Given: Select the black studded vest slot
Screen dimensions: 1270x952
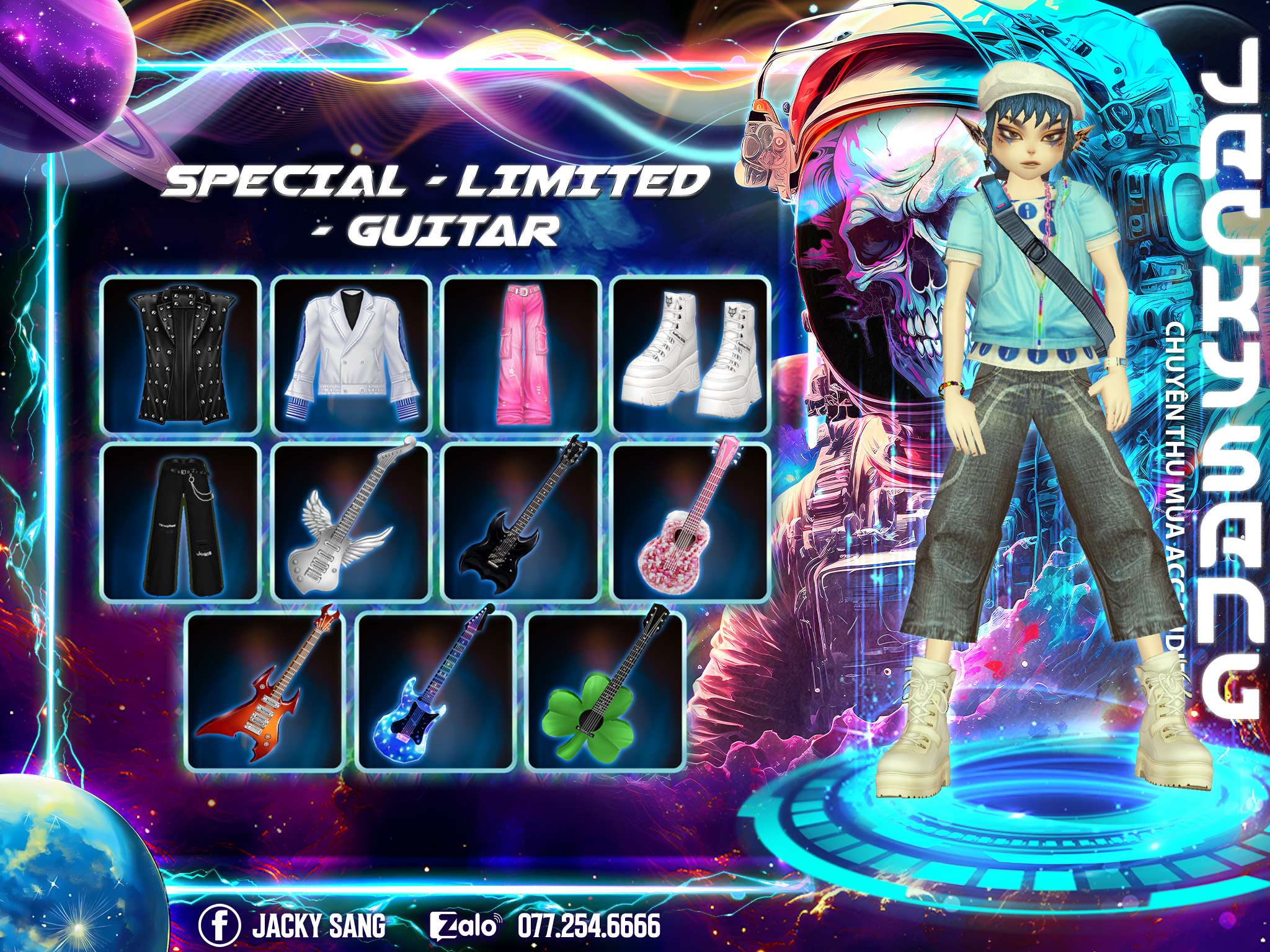Looking at the screenshot, I should 181,356.
